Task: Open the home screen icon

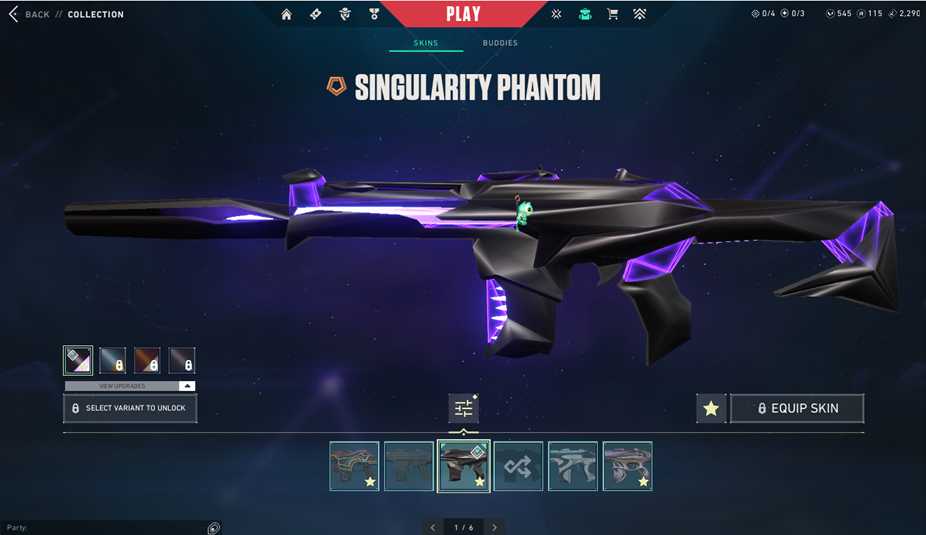Action: (x=287, y=14)
